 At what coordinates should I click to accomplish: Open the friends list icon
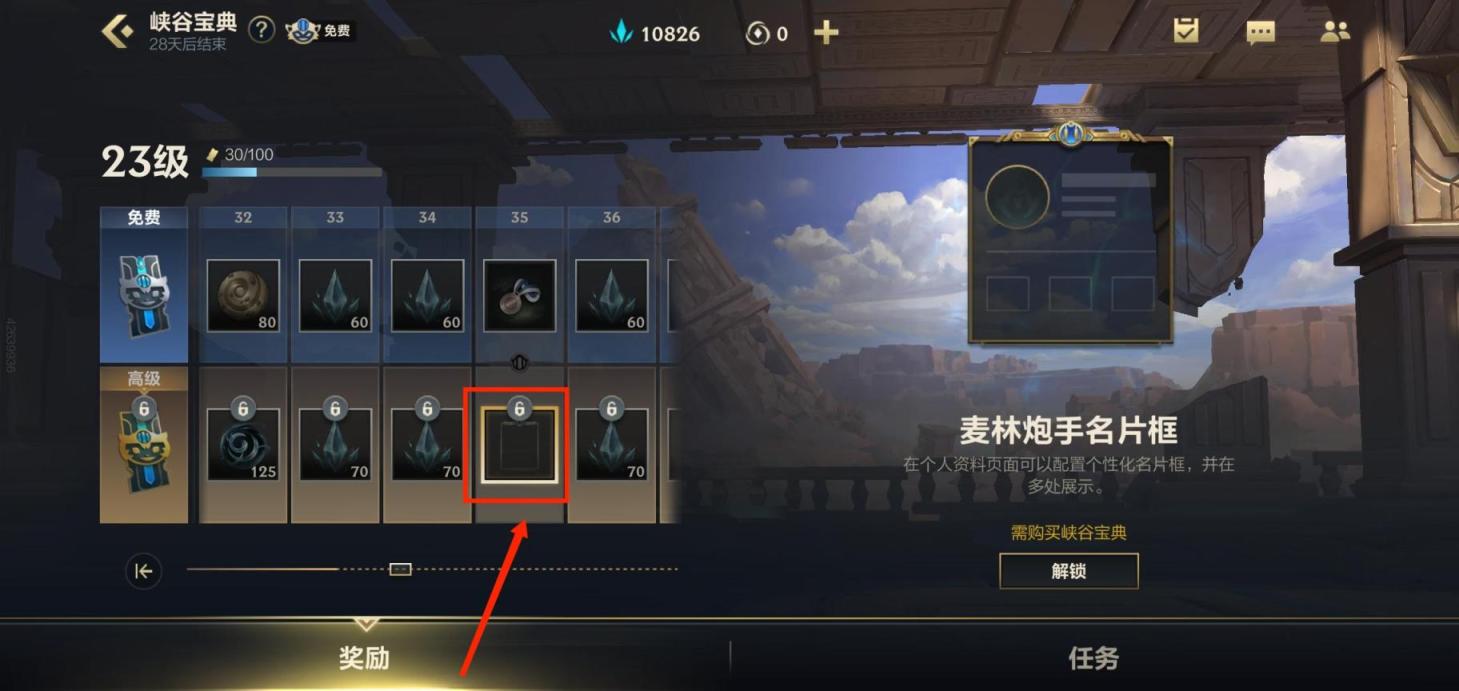[x=1335, y=31]
